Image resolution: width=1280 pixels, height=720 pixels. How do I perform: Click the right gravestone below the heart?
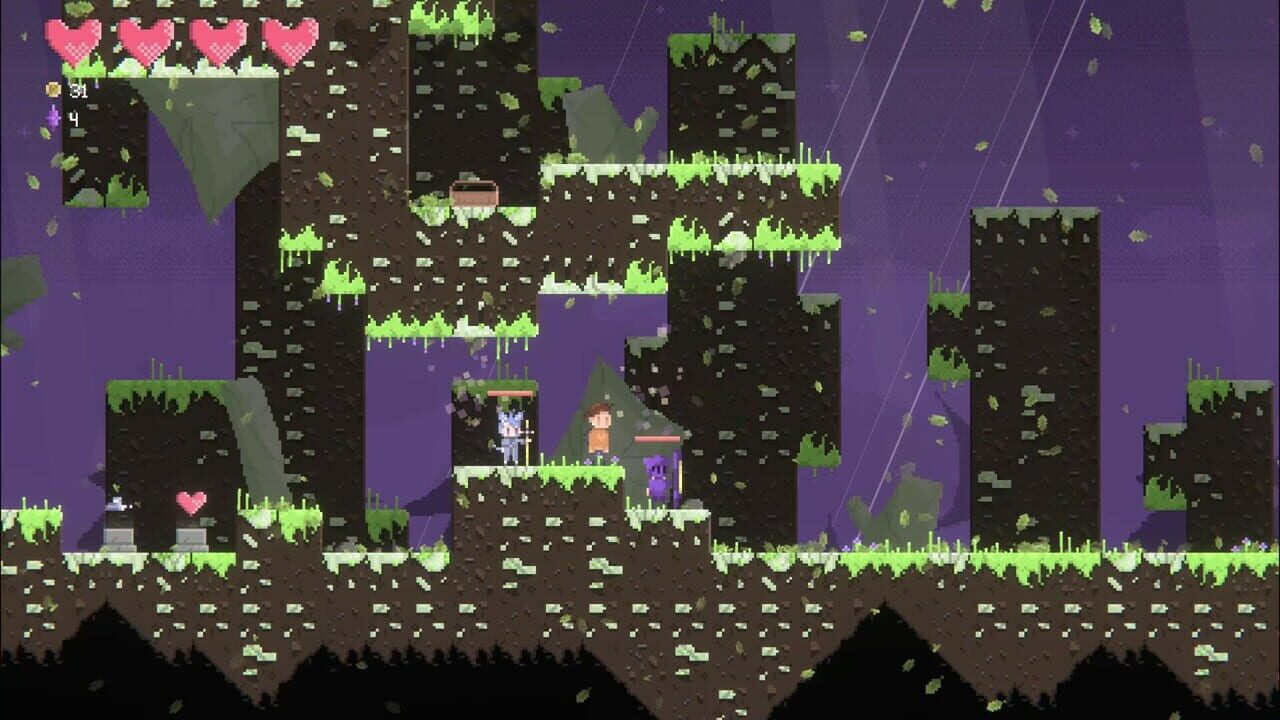click(x=192, y=537)
